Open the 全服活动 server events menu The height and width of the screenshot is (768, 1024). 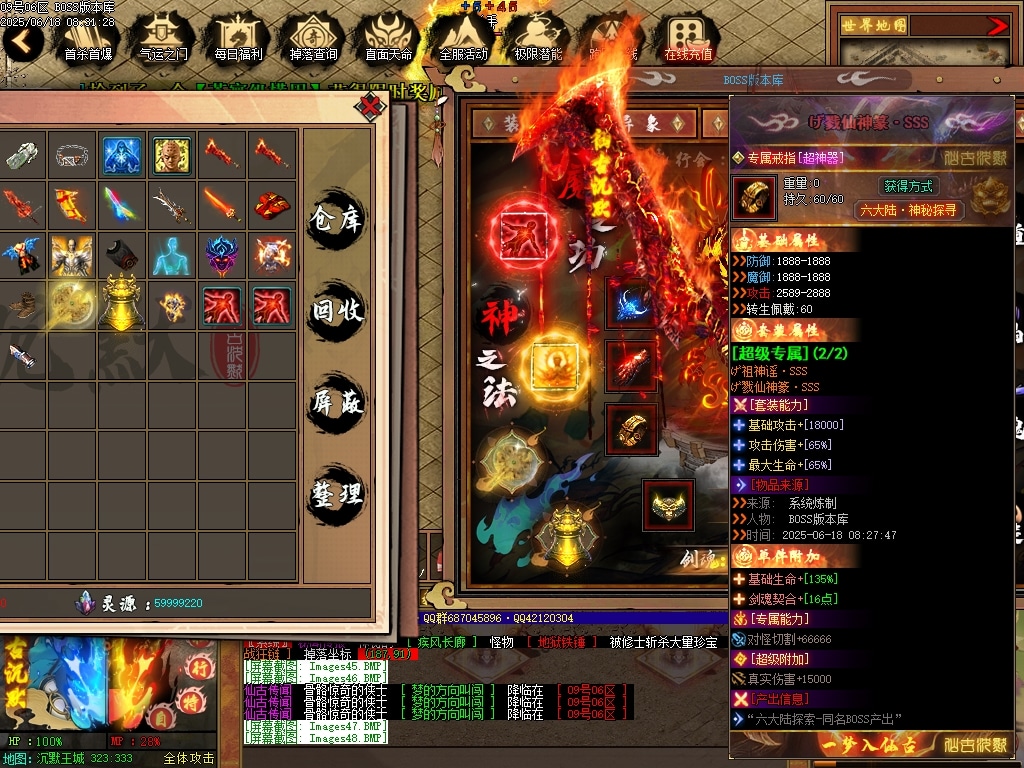coord(463,40)
